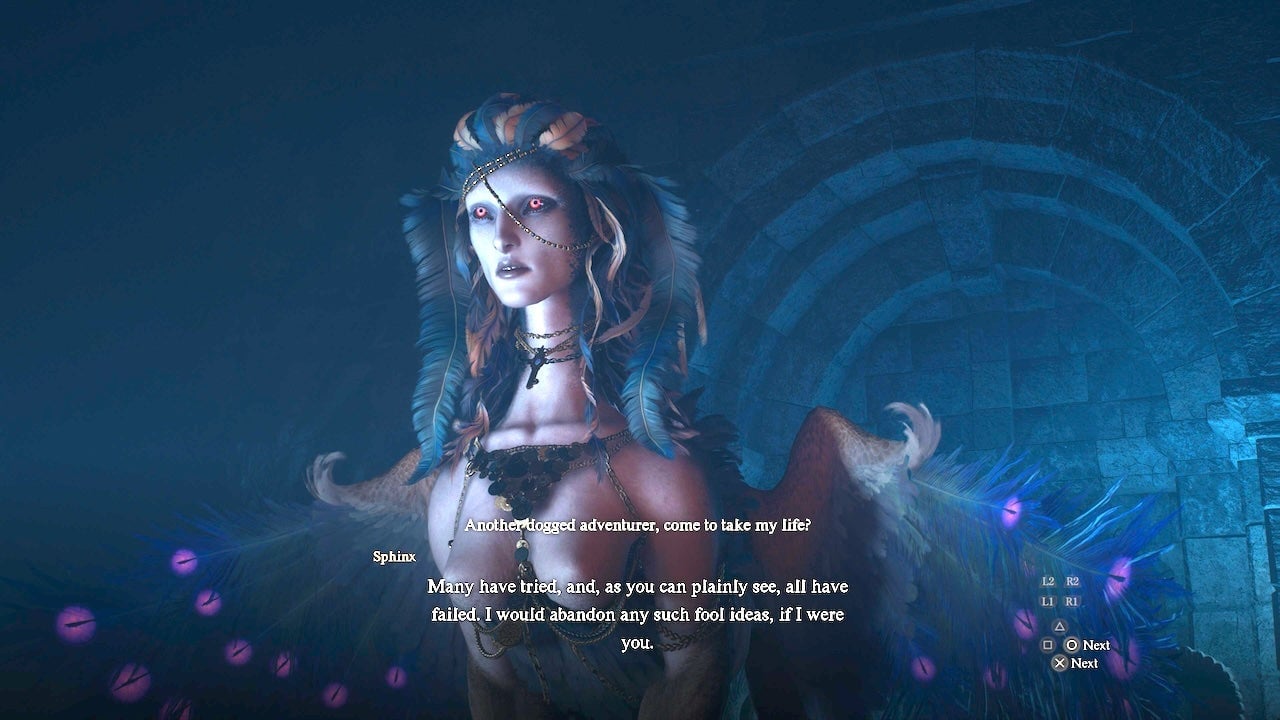Click the Next label beside the X icon
1280x720 pixels.
click(x=1085, y=663)
